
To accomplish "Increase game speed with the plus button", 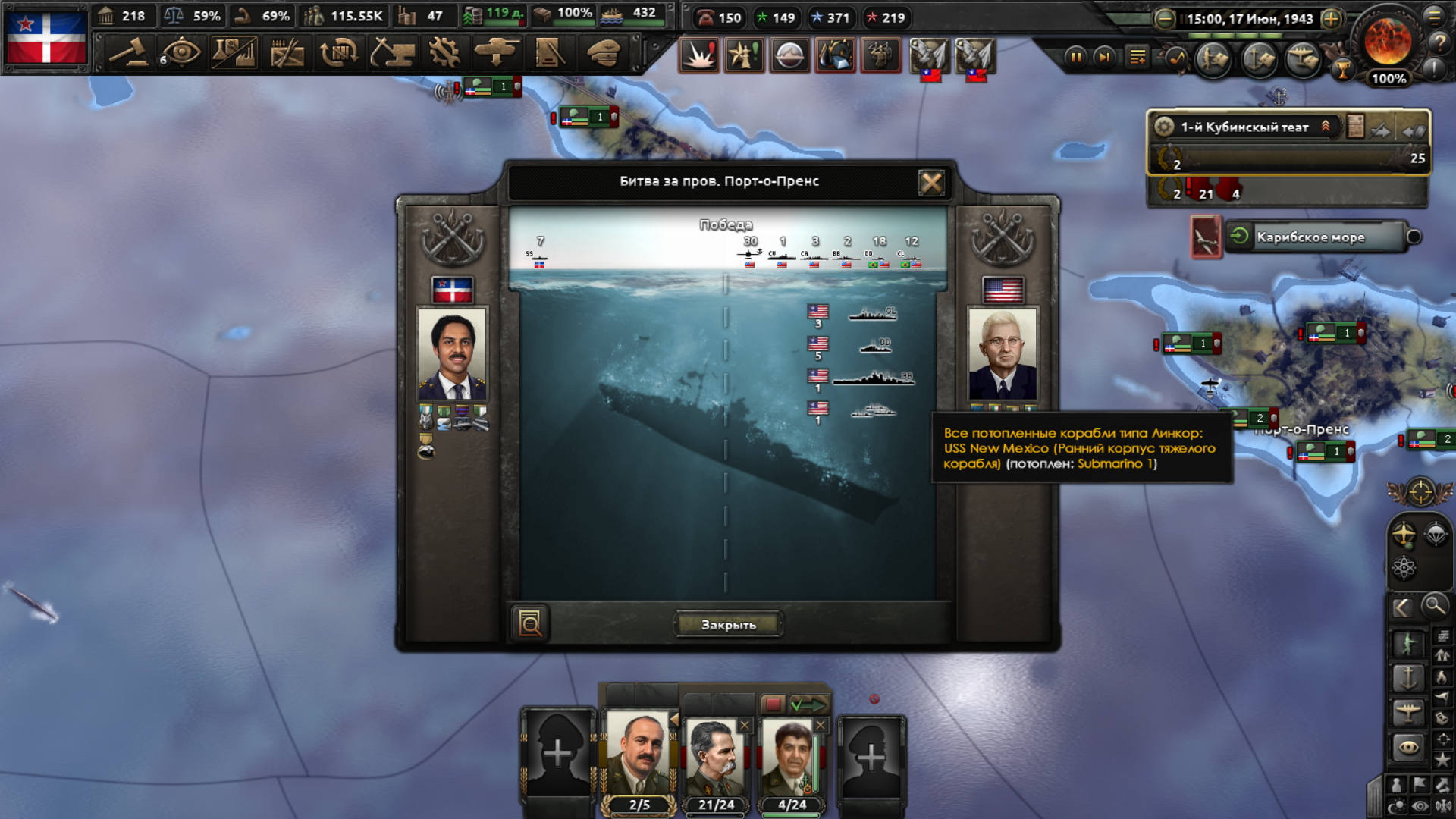I will tap(1331, 19).
